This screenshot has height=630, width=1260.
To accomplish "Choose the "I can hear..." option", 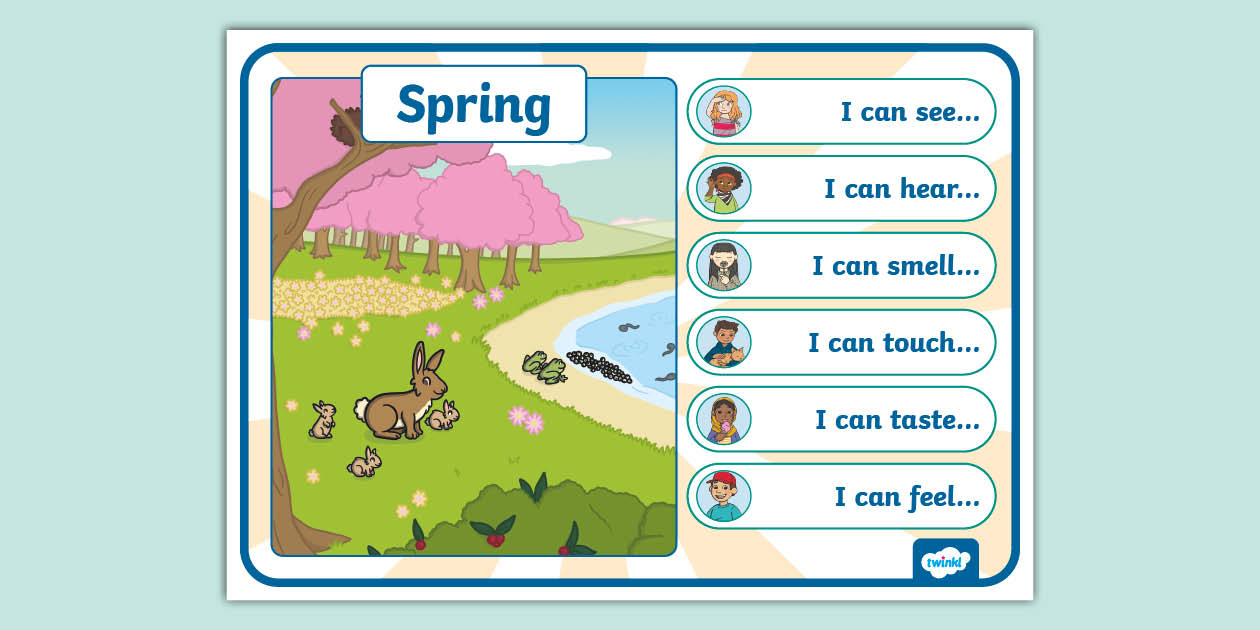I will [841, 188].
